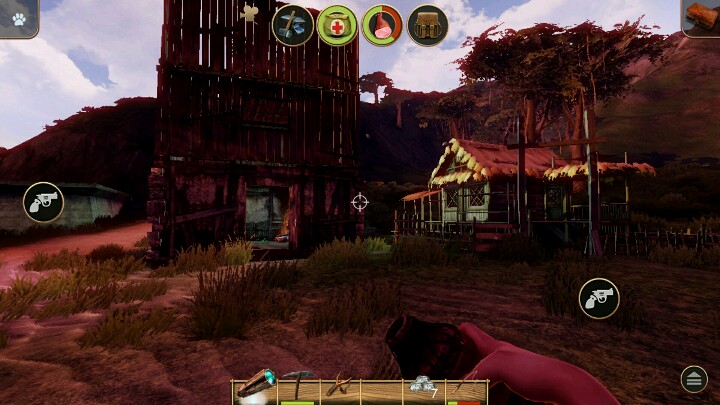Tap the green first-aid health bag icon
The height and width of the screenshot is (405, 720).
[337, 25]
